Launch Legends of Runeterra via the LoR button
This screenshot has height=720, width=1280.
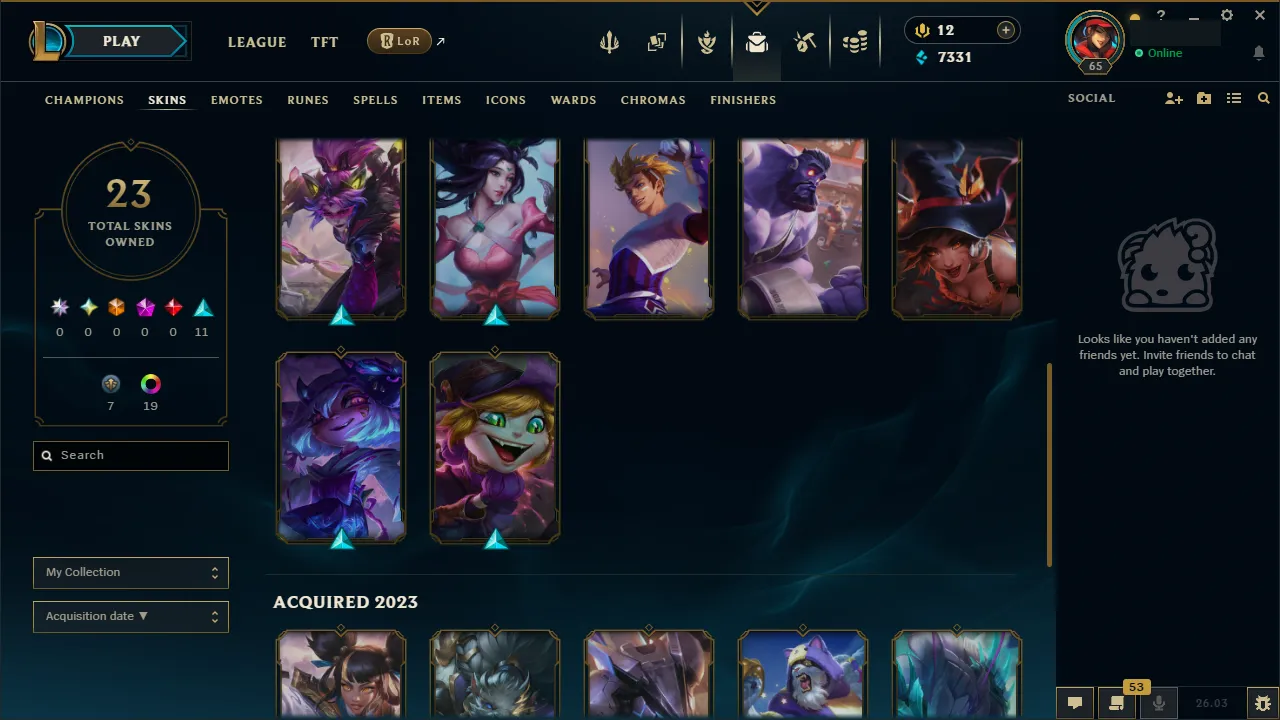point(399,41)
